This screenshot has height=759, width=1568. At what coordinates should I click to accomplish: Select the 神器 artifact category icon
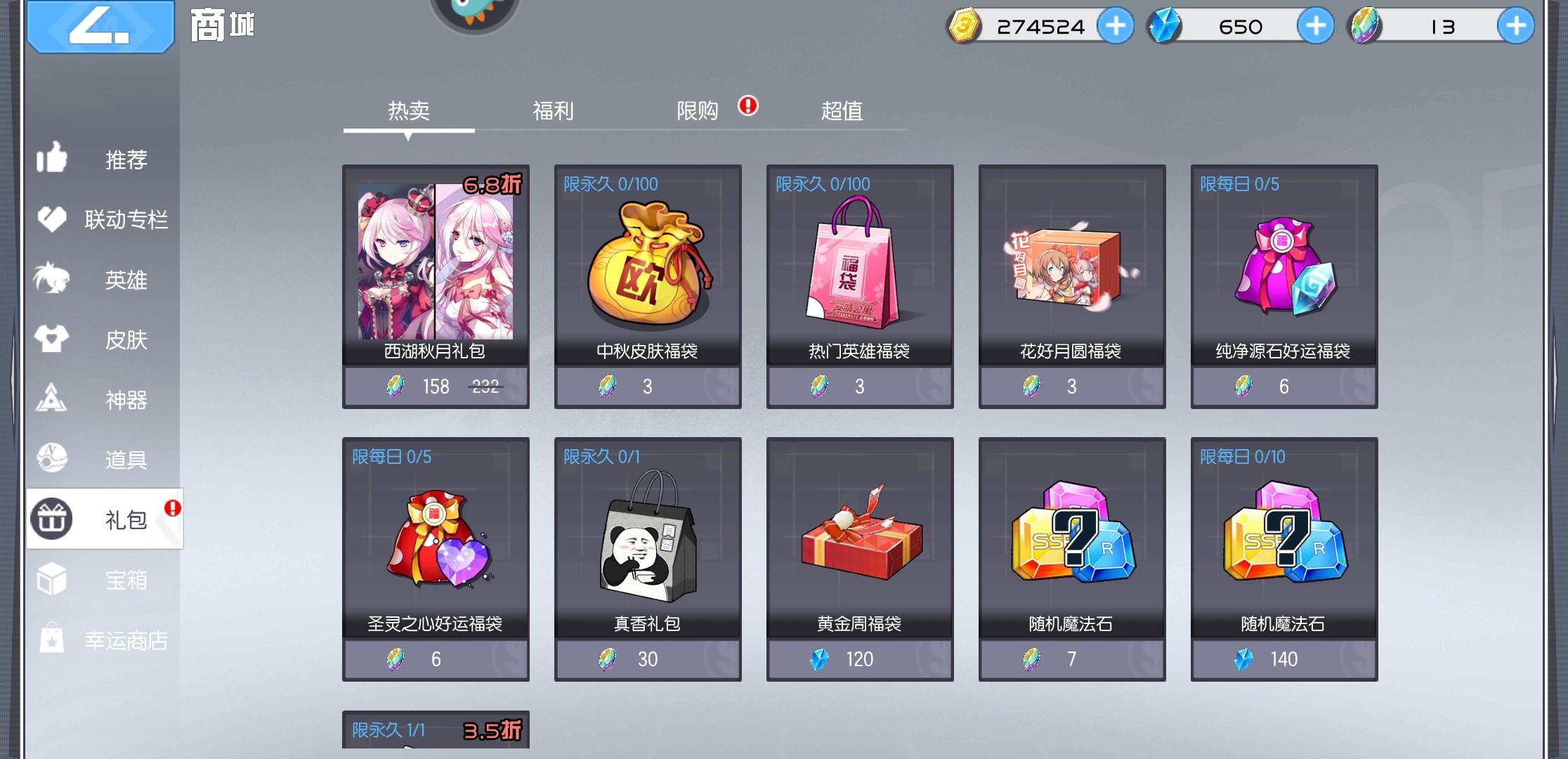pos(53,399)
